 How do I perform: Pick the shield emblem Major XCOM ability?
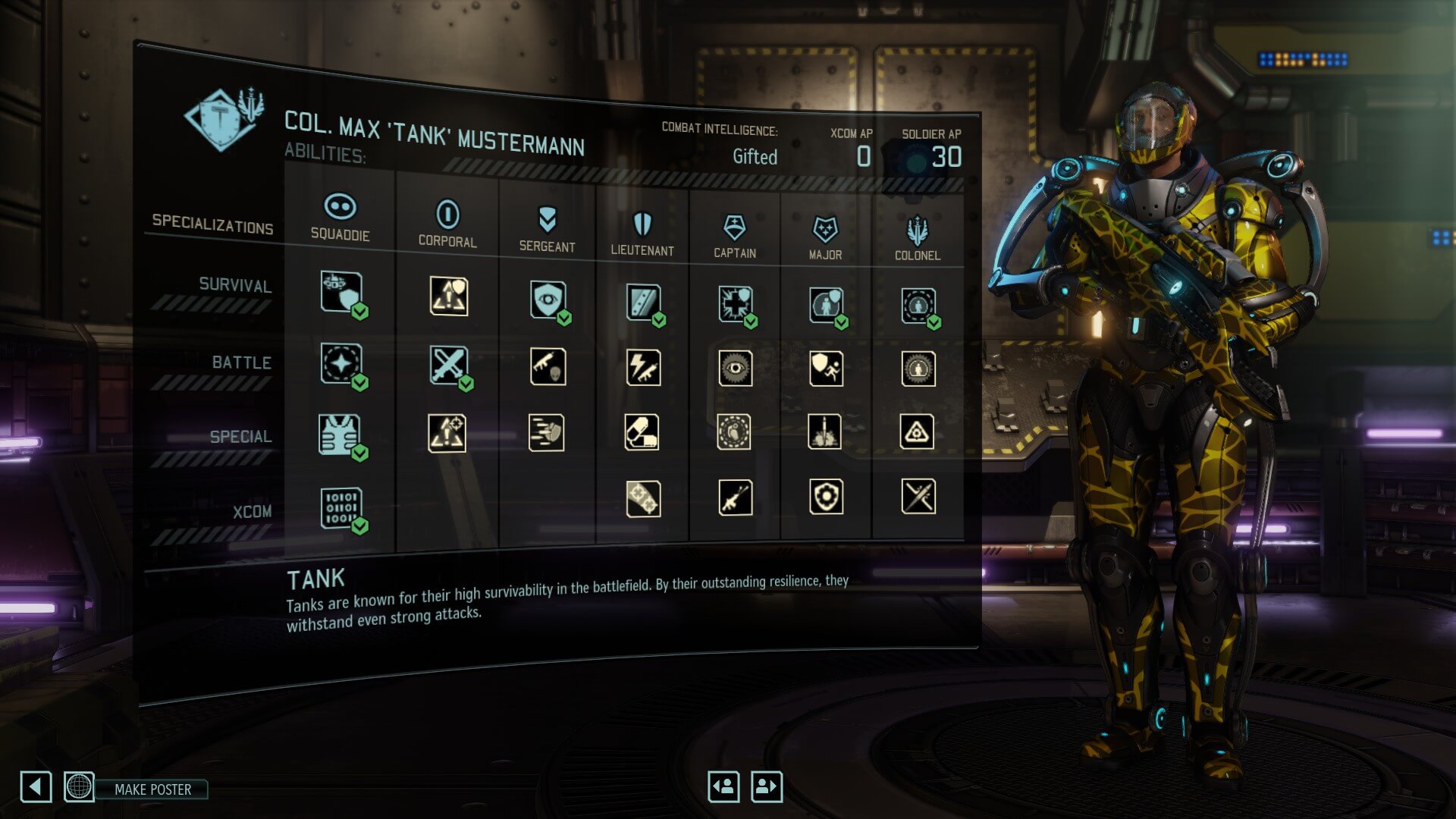(826, 497)
